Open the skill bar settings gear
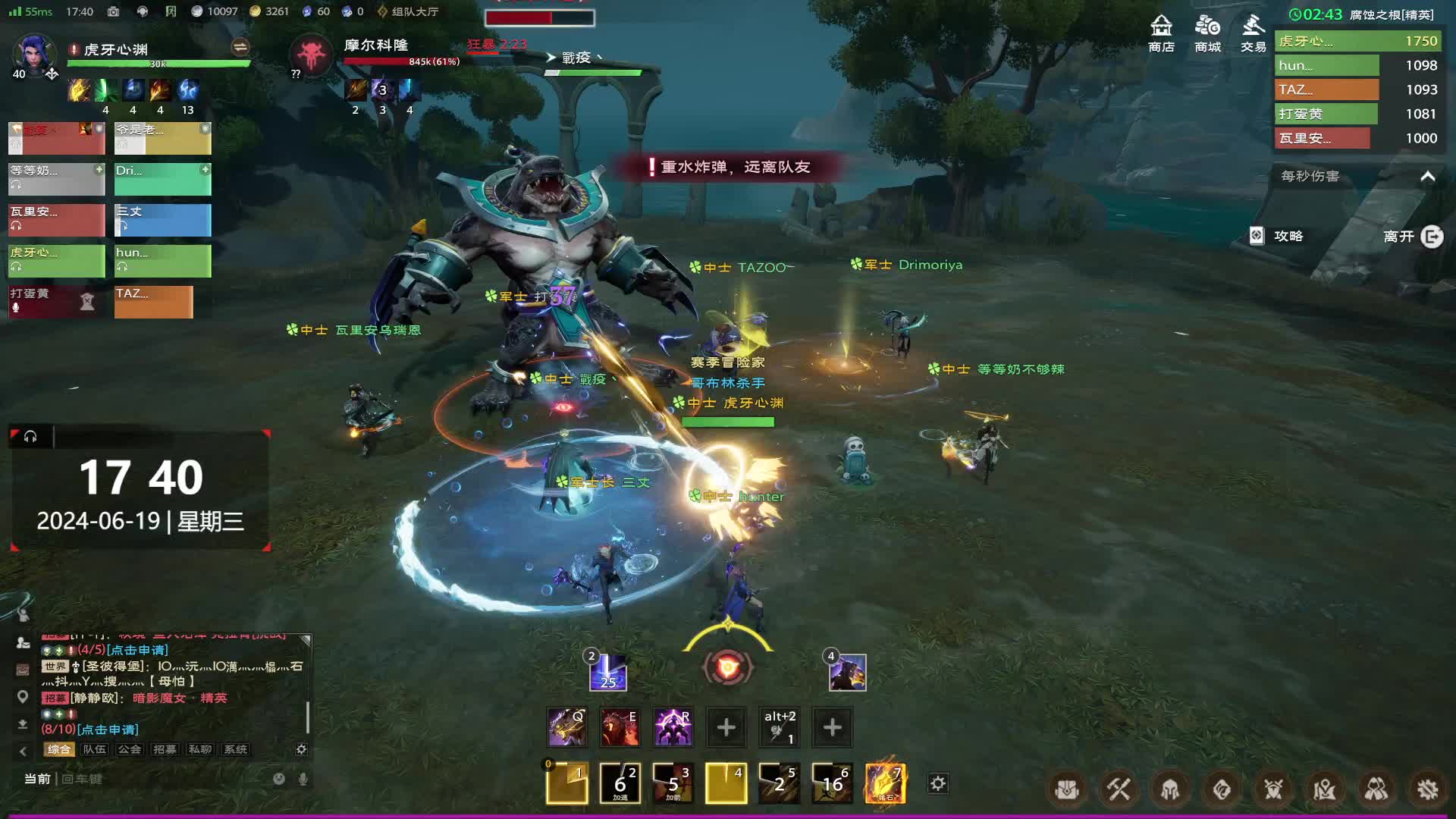 click(x=938, y=783)
